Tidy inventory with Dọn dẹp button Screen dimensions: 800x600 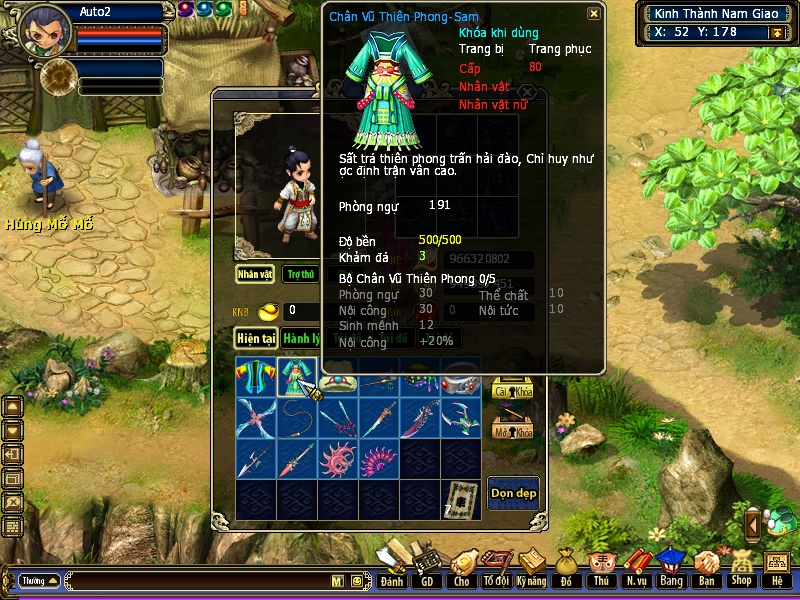click(x=512, y=493)
